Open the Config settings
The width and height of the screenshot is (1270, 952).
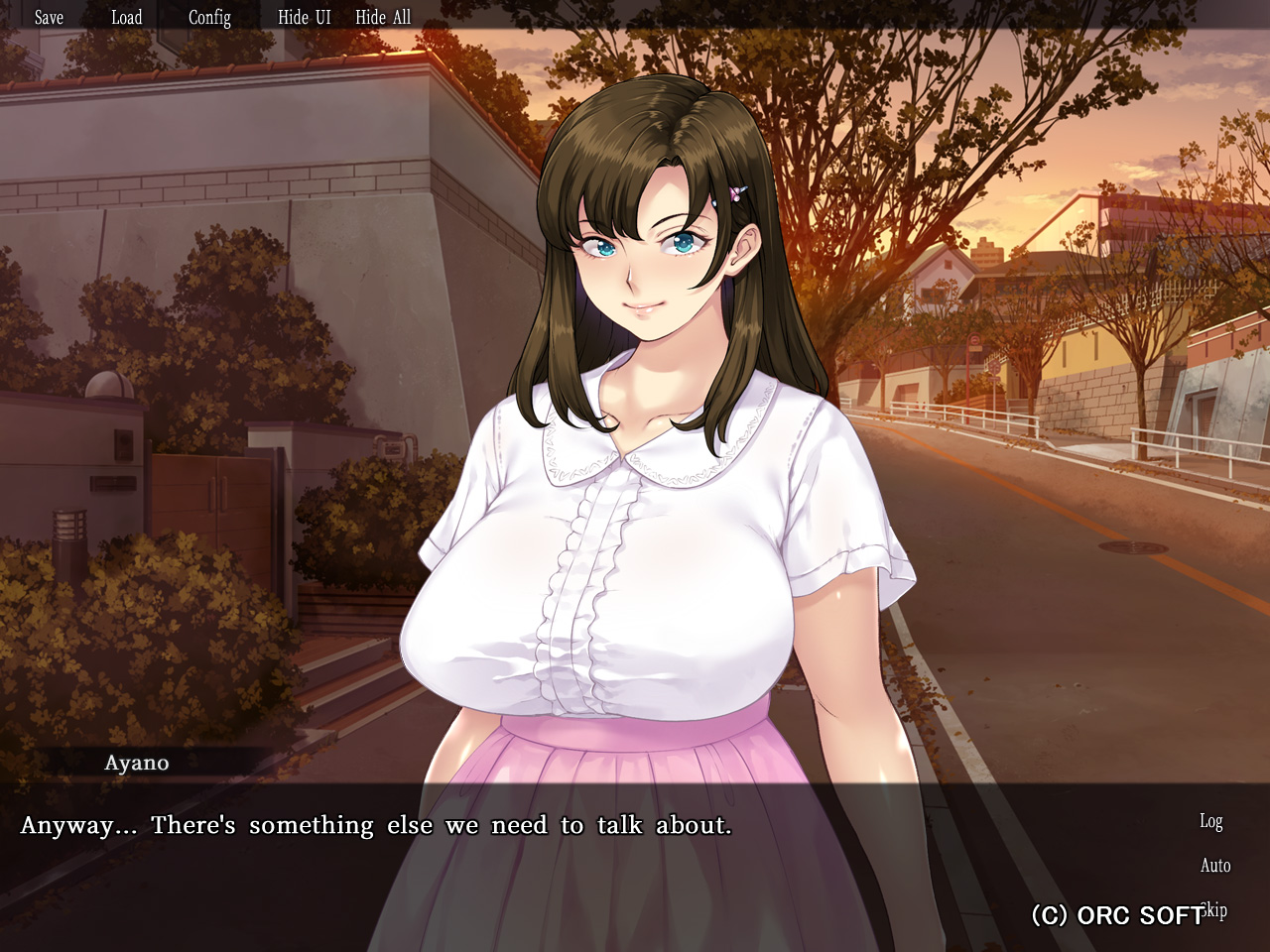(x=209, y=17)
